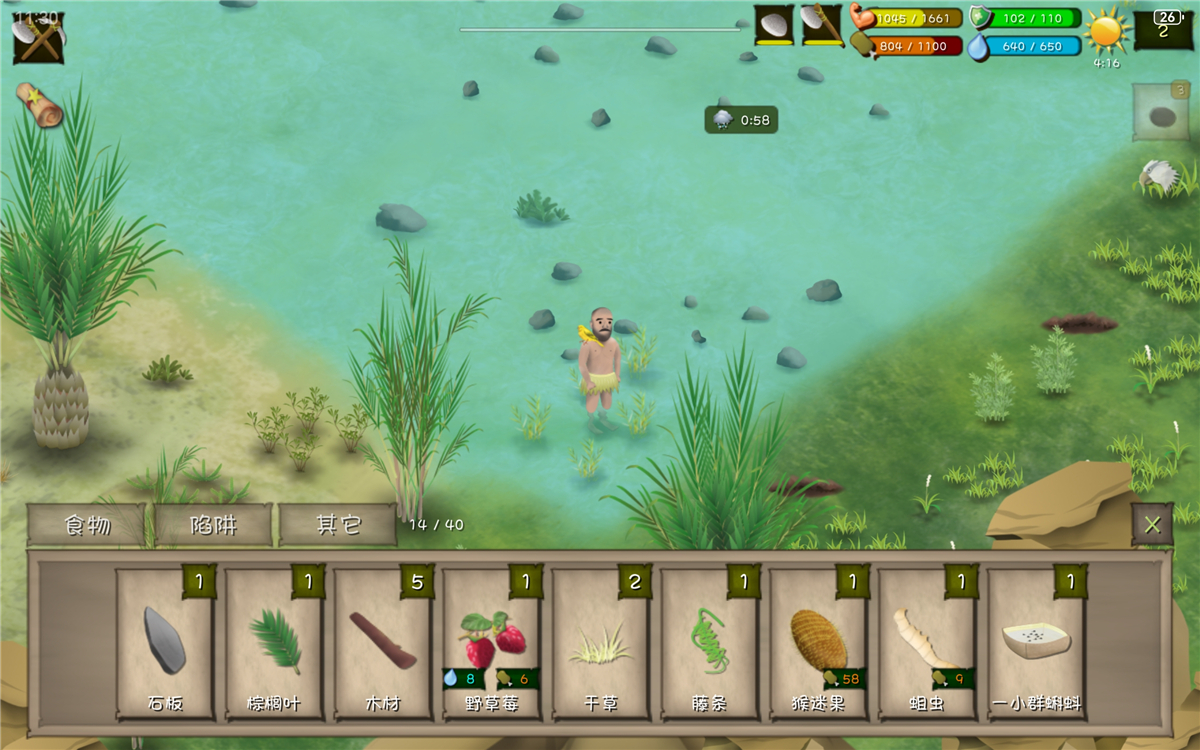
Task: Select the equipped stone axe slot
Action: click(x=823, y=25)
